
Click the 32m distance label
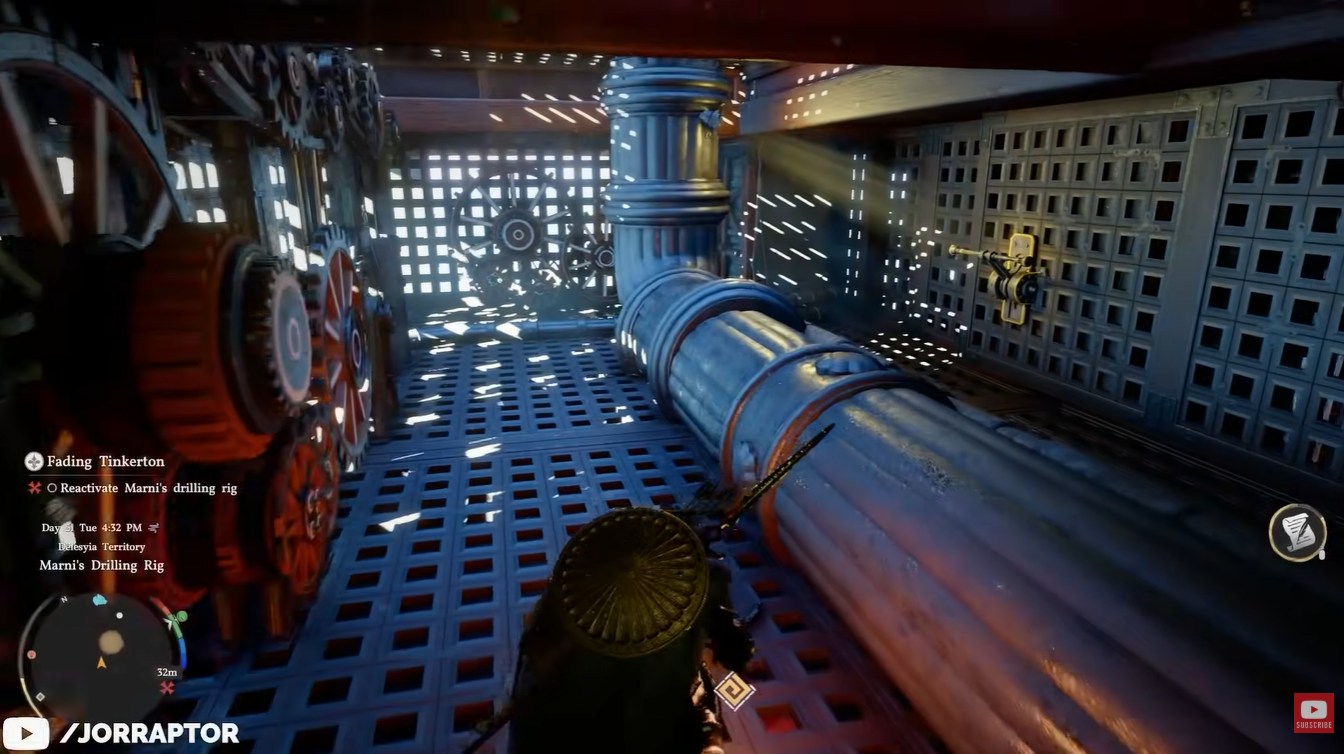(167, 672)
